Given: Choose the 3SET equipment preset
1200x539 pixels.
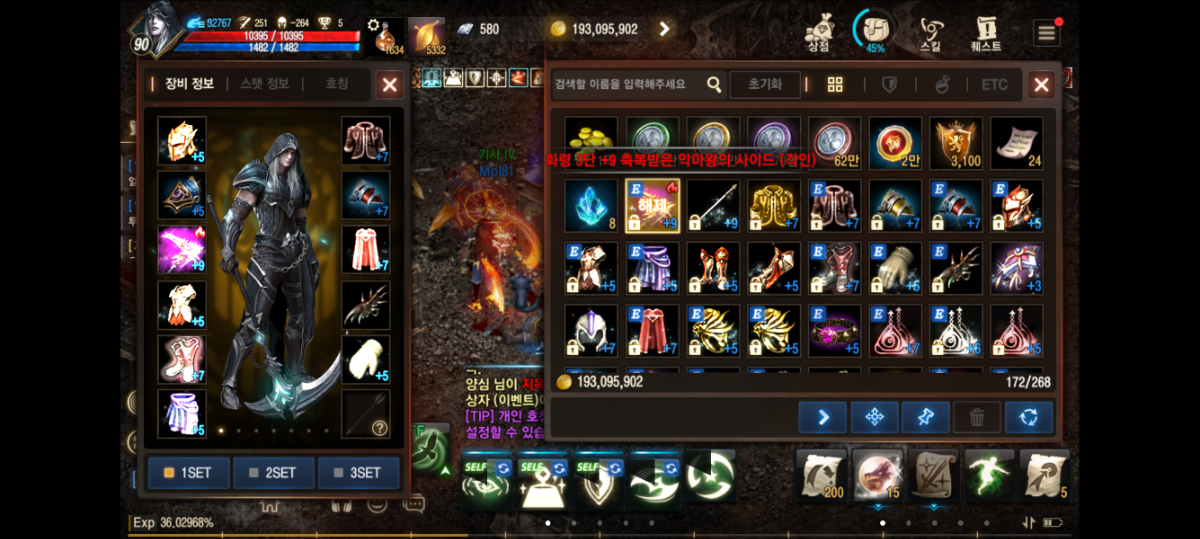Looking at the screenshot, I should 358,473.
